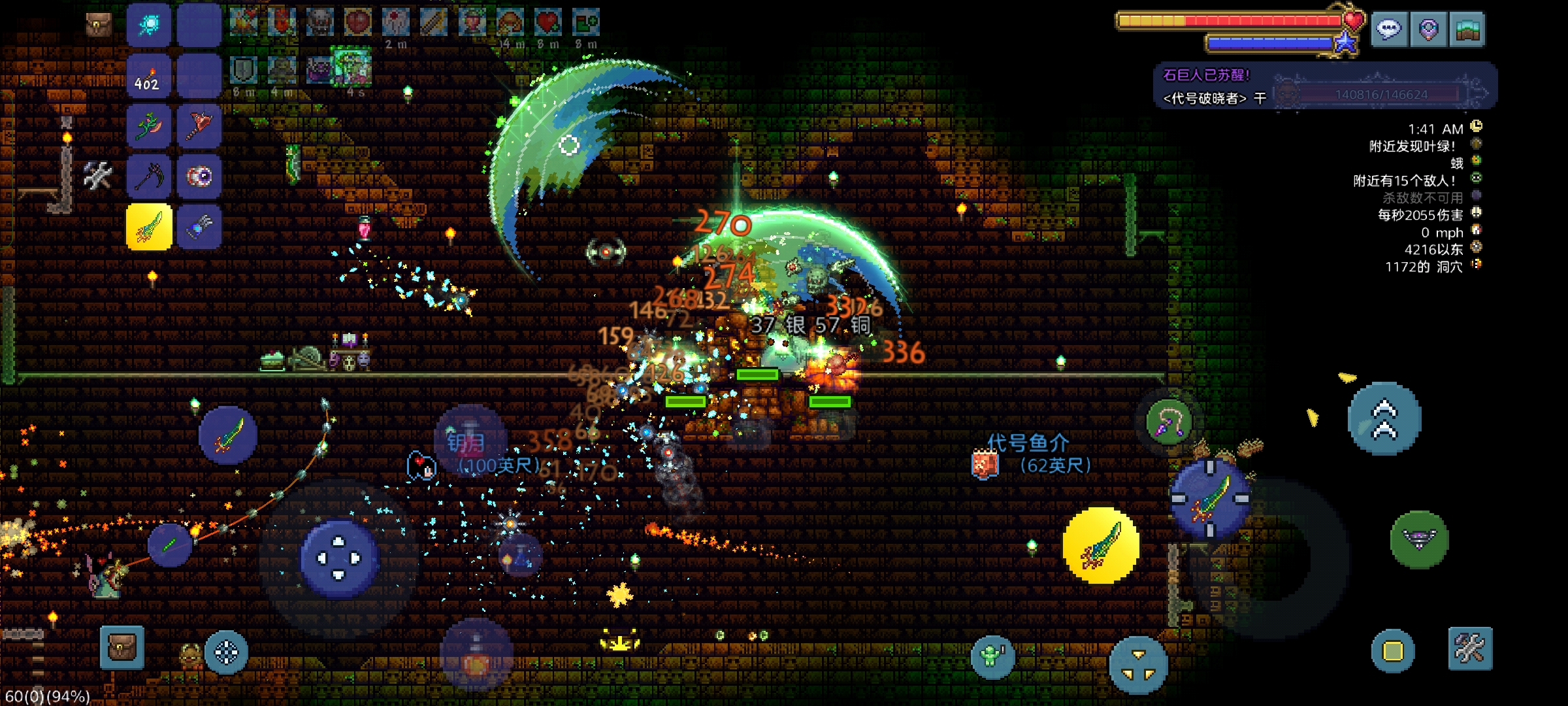
Task: Open the chat speech bubble button
Action: click(x=1388, y=29)
